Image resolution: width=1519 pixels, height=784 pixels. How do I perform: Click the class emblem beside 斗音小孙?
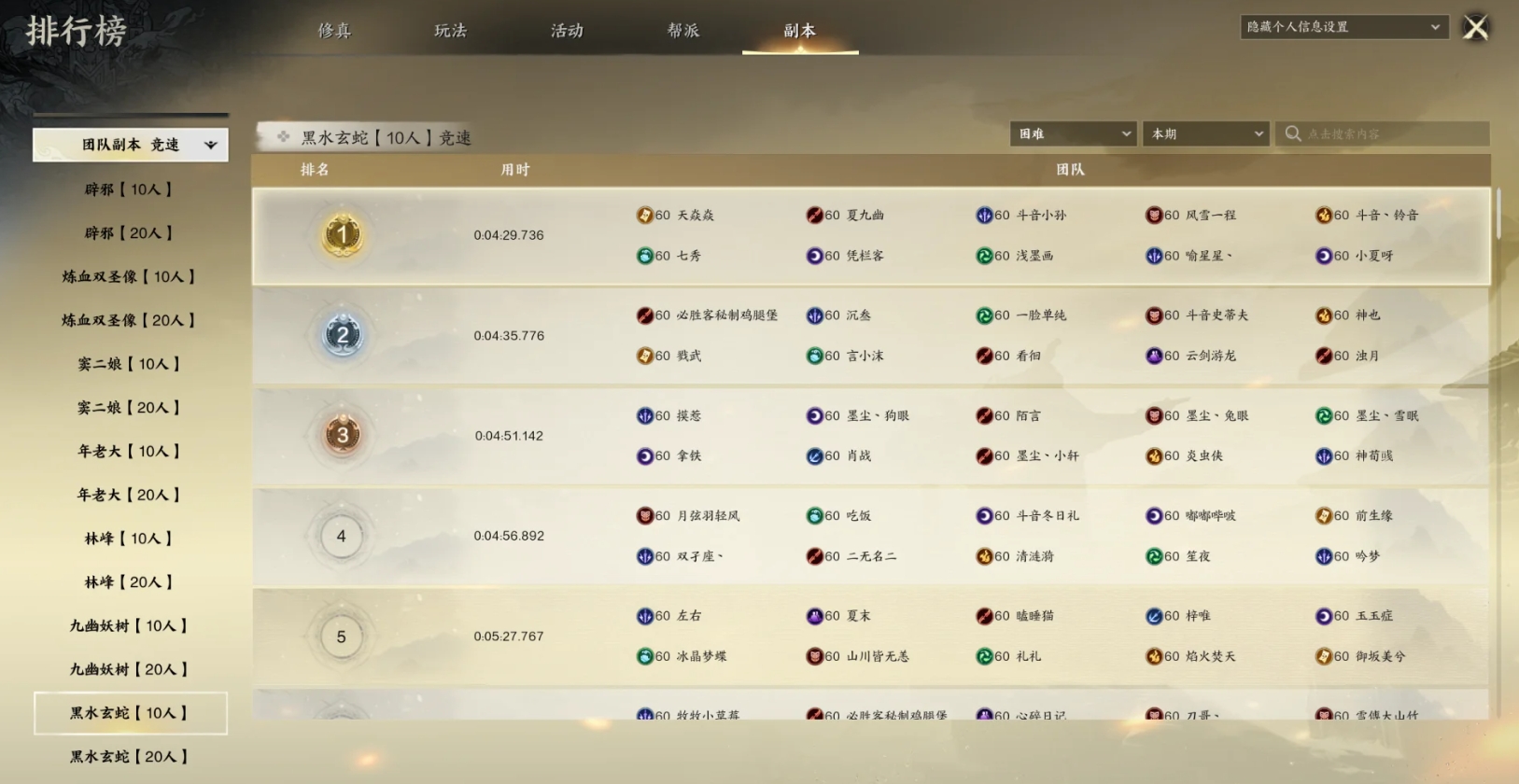coord(986,215)
